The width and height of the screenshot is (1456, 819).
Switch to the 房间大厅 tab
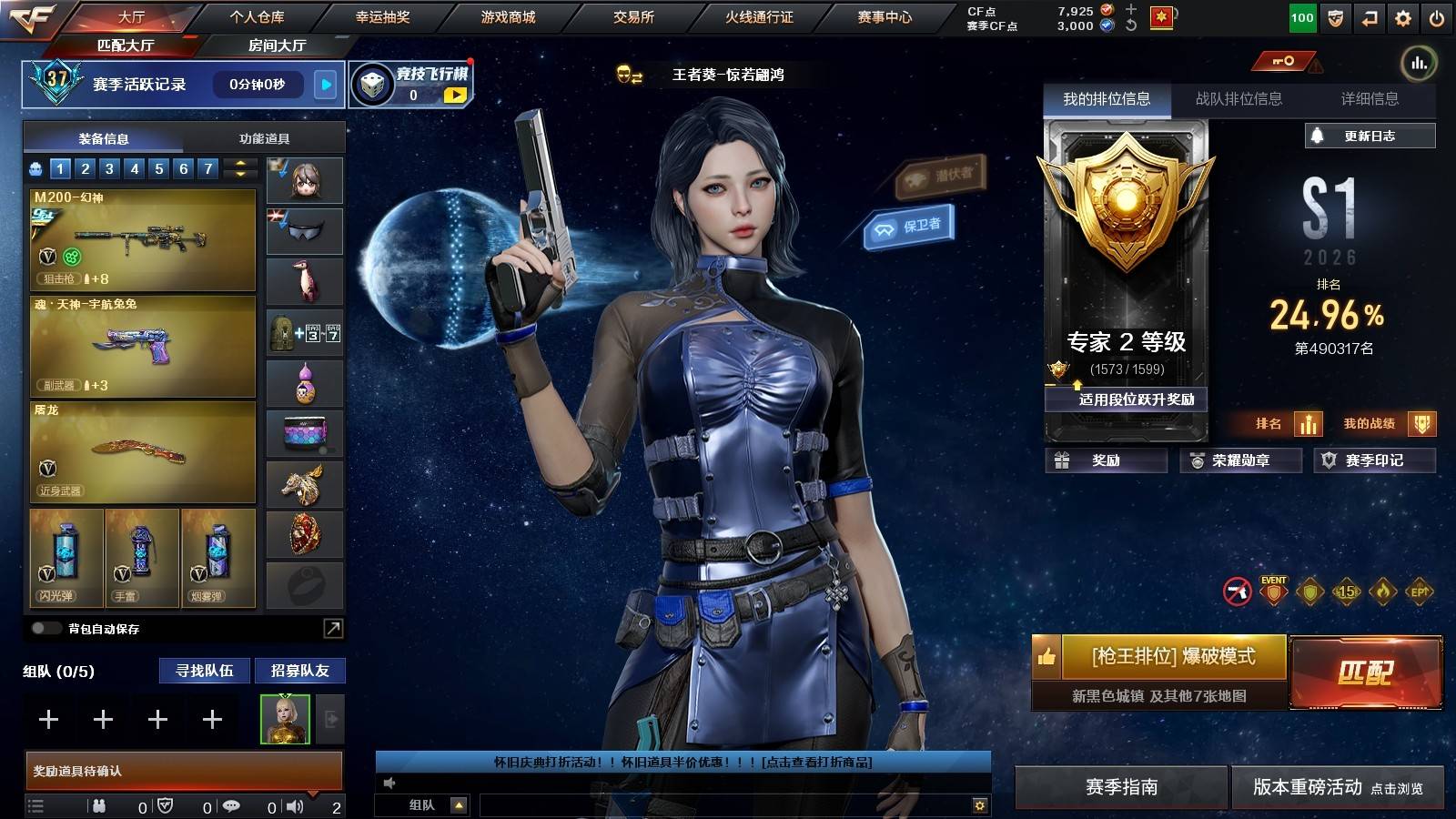point(277,45)
